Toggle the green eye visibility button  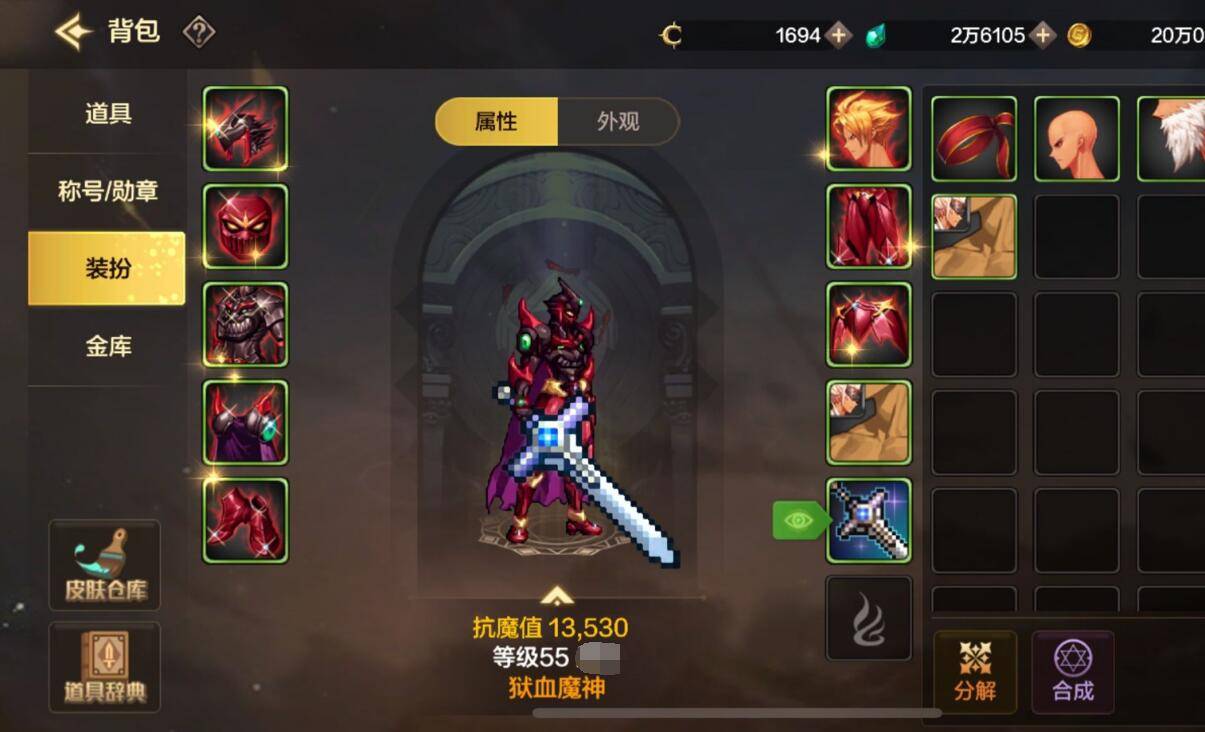(798, 520)
